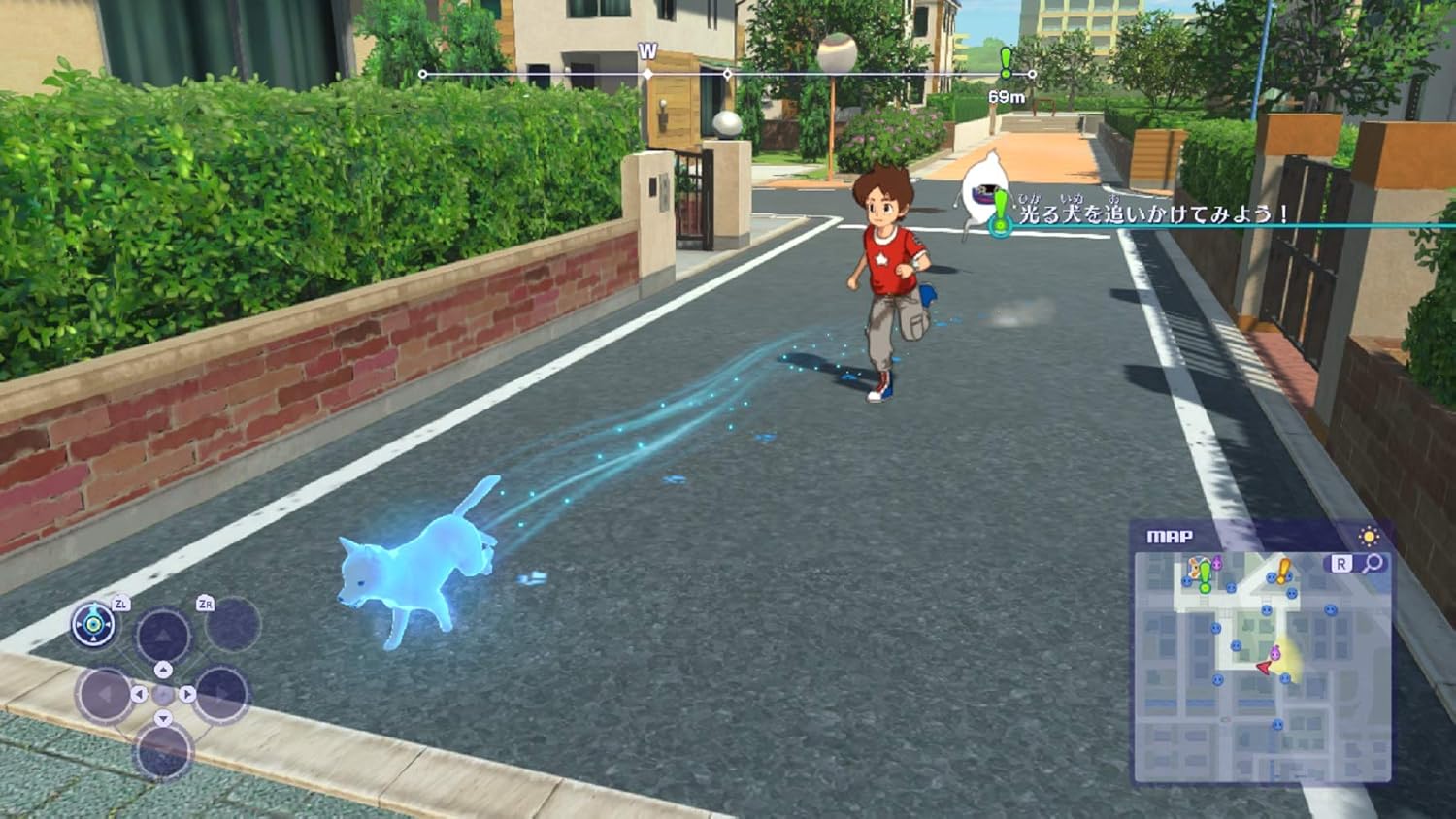Click the purple yo-kai icon near the player arrow
This screenshot has height=819, width=1456.
pos(1276,653)
